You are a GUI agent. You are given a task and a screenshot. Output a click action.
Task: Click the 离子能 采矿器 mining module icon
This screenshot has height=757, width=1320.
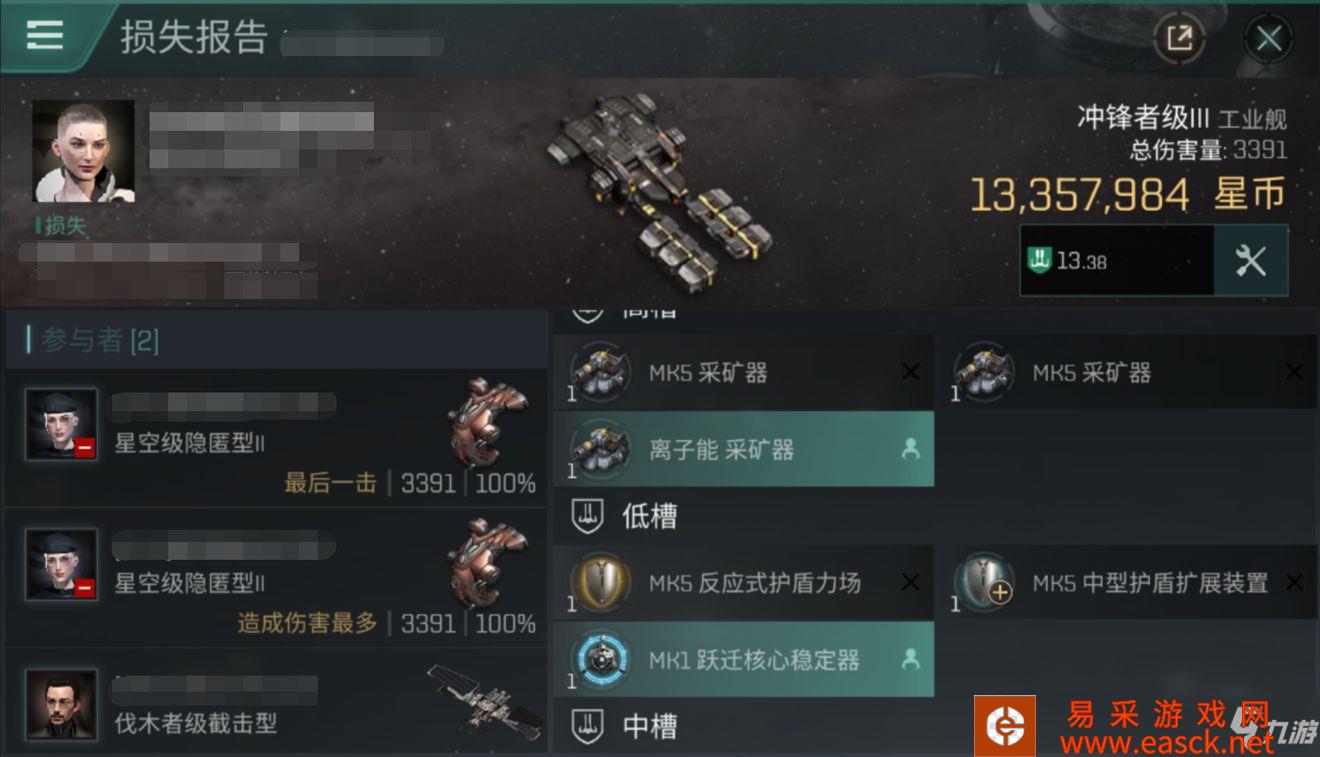[598, 449]
